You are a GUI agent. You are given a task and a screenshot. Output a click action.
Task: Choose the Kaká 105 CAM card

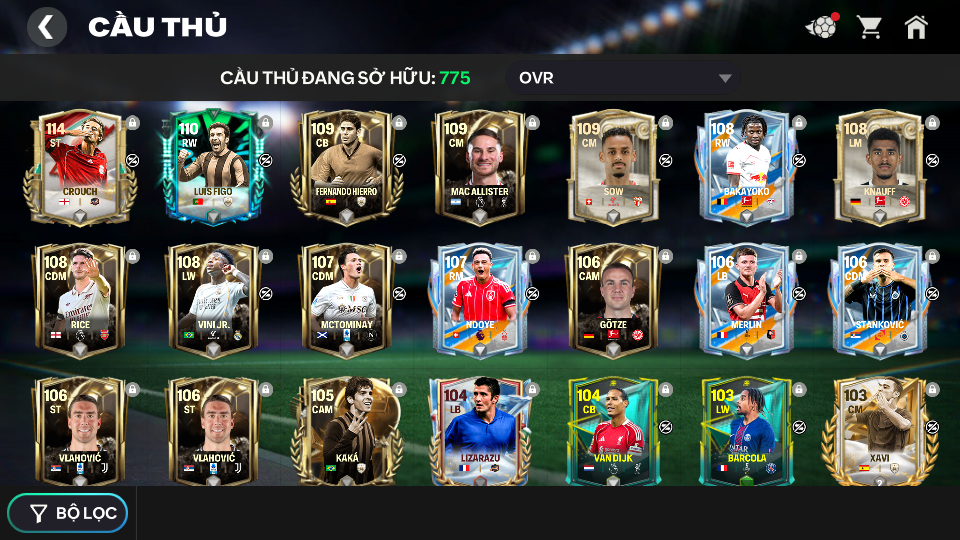coord(345,432)
